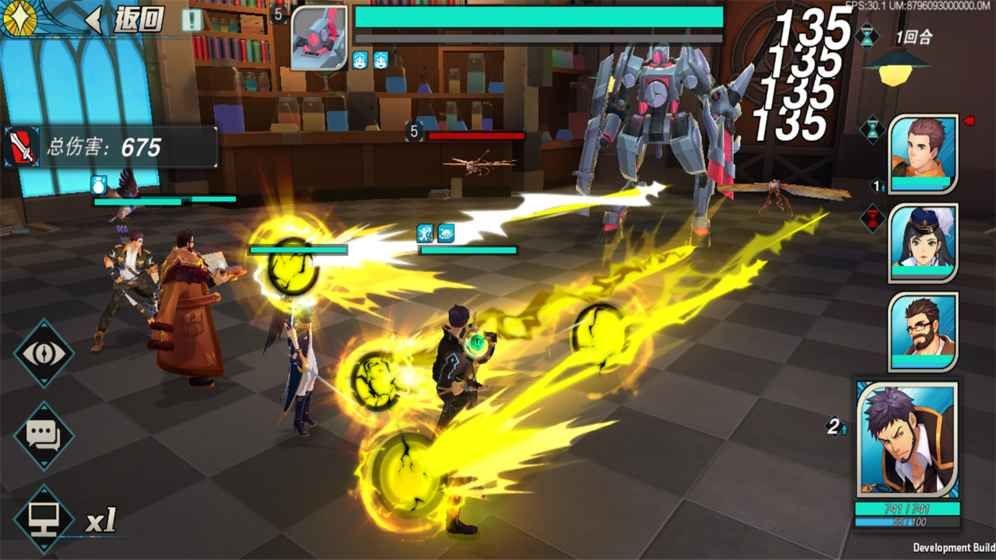Screen dimensions: 996x560
Task: Go back using the 返回 button
Action: (x=125, y=19)
